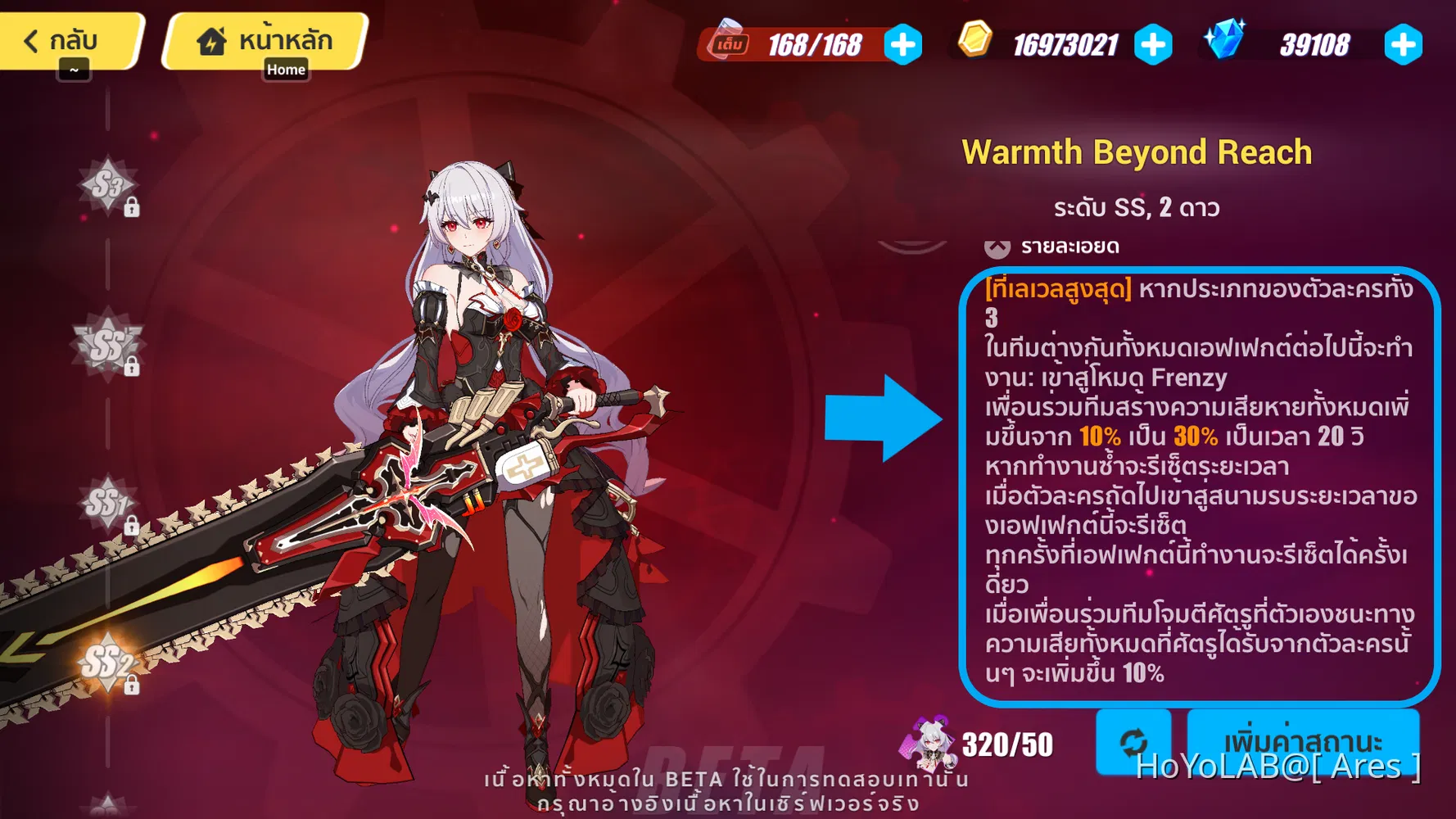This screenshot has width=1456, height=819.
Task: Tap the + icon next to the coin balance
Action: pyautogui.click(x=1152, y=46)
